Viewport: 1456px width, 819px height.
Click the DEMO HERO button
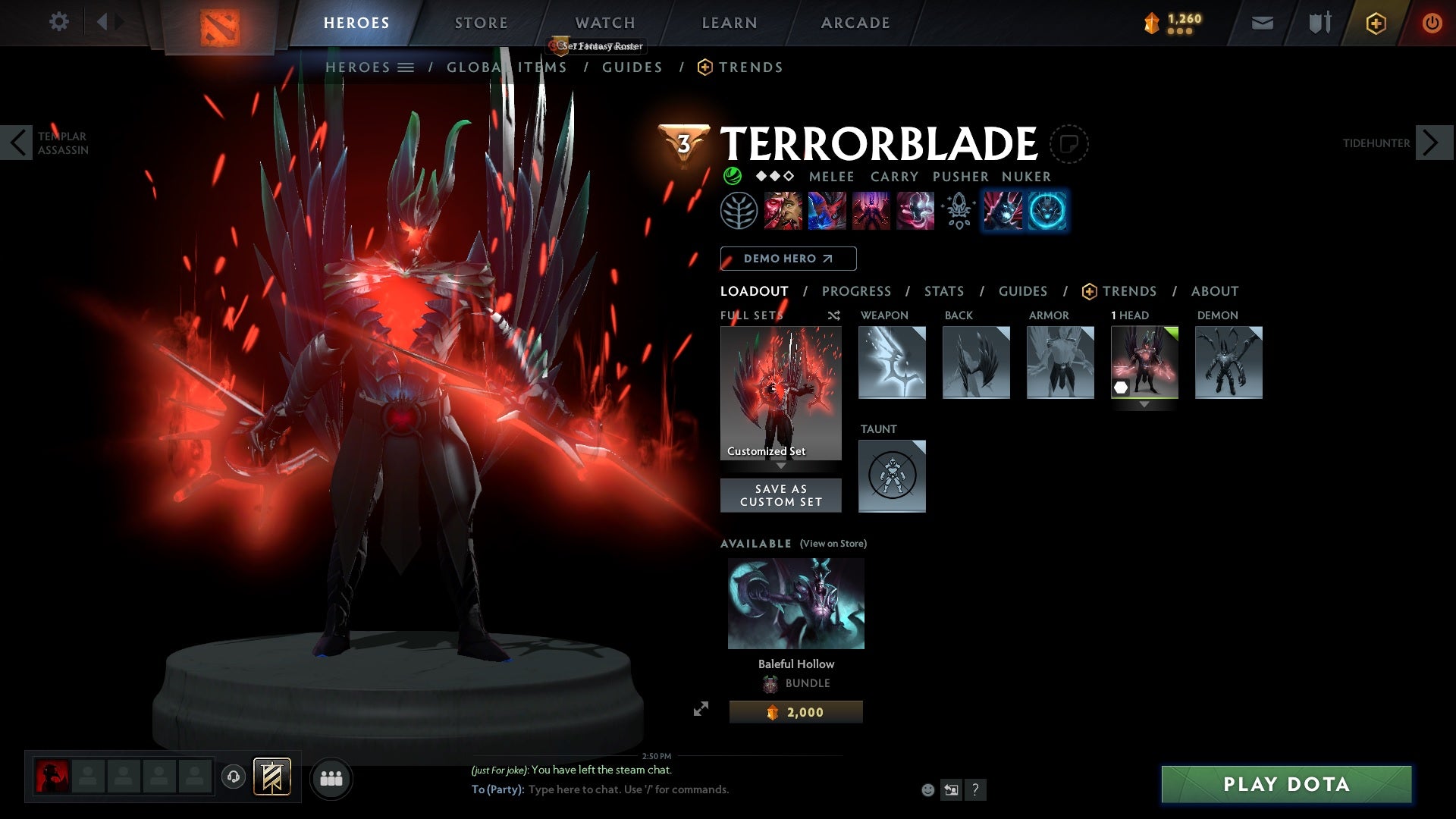[788, 258]
